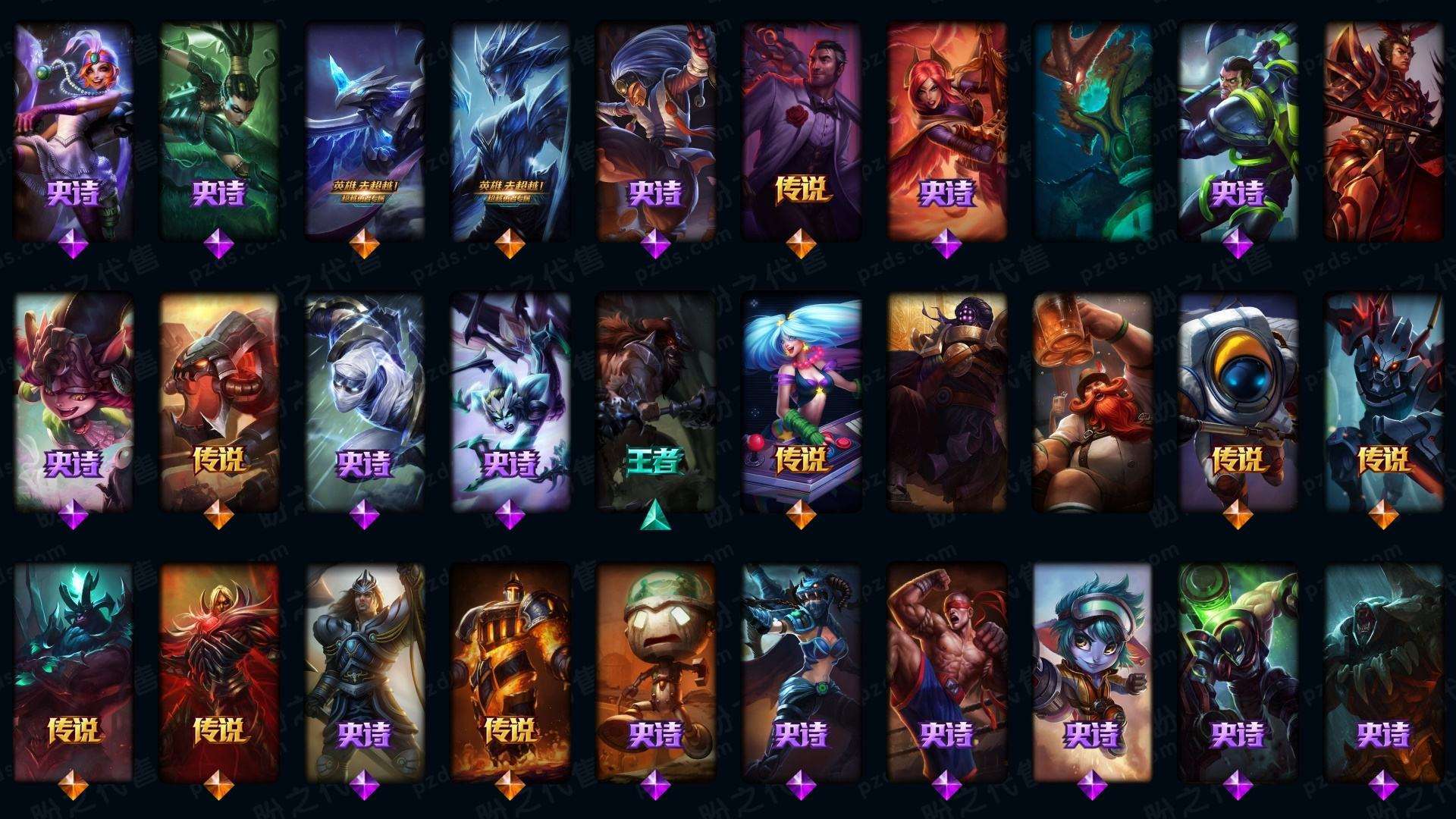Select the card labeled 王者
1456x819 pixels.
655,402
